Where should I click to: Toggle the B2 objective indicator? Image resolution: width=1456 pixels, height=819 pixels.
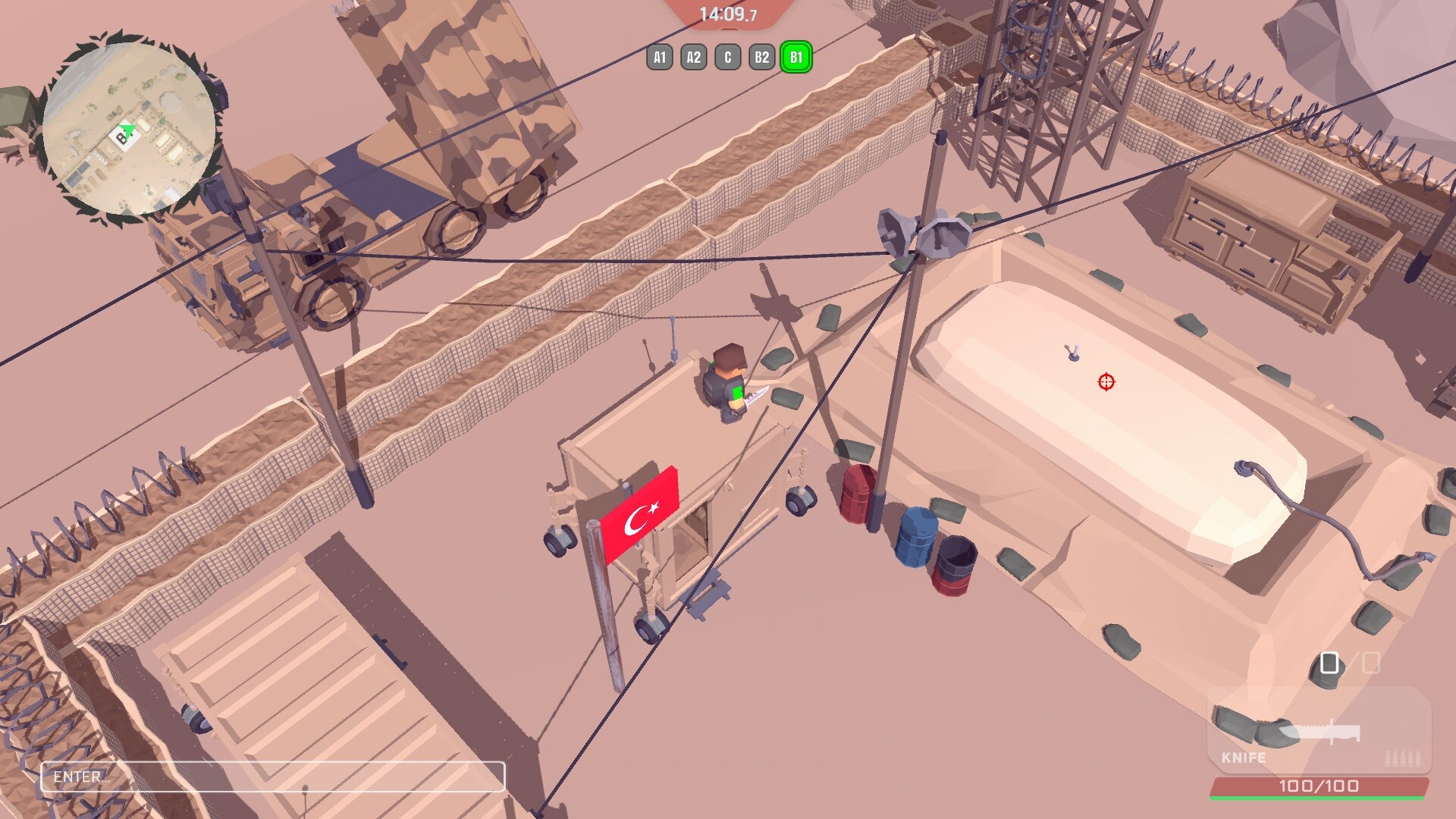761,56
